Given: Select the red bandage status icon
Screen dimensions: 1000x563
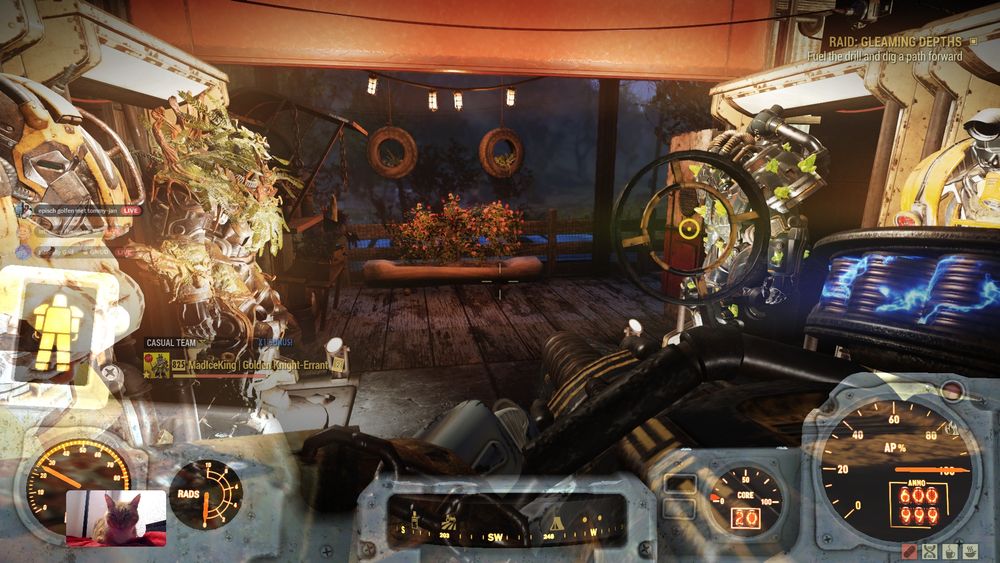Looking at the screenshot, I should 909,550.
